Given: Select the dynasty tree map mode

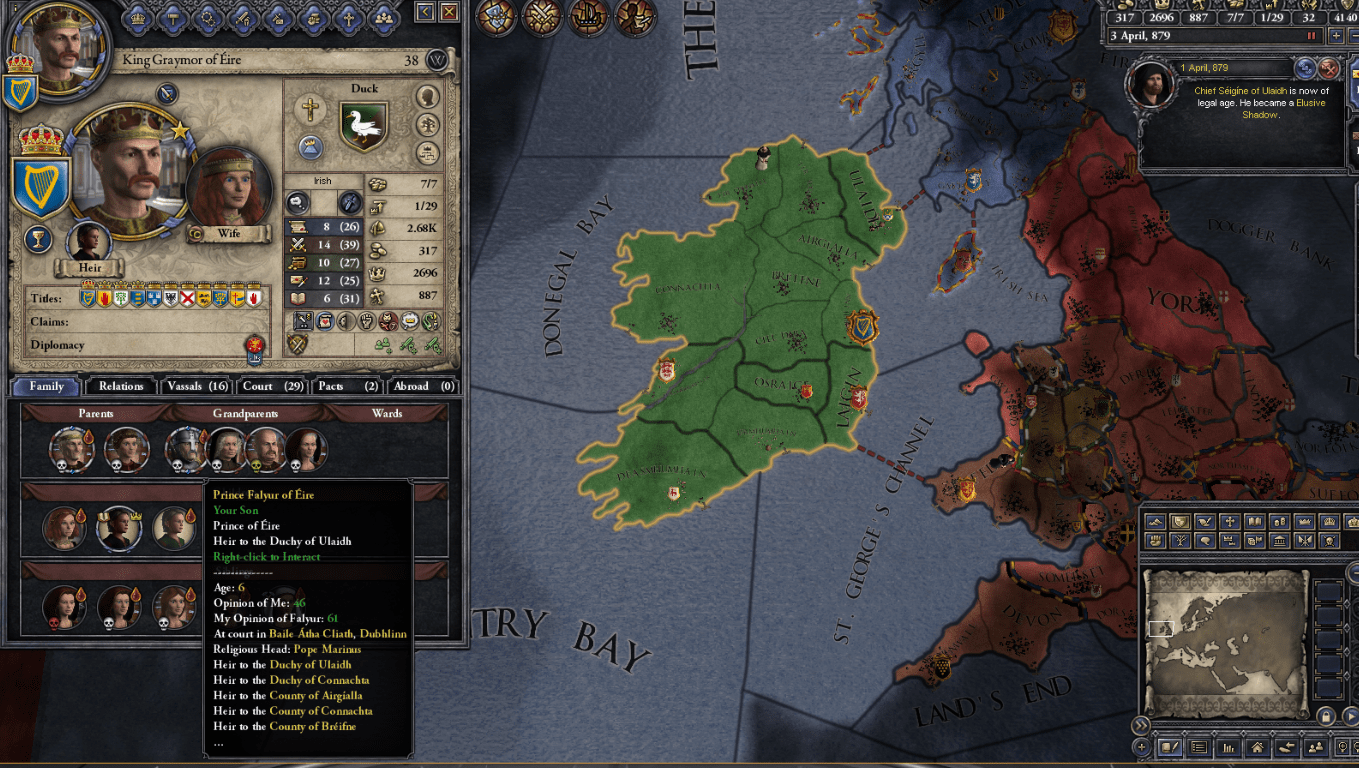Looking at the screenshot, I should (x=1179, y=540).
